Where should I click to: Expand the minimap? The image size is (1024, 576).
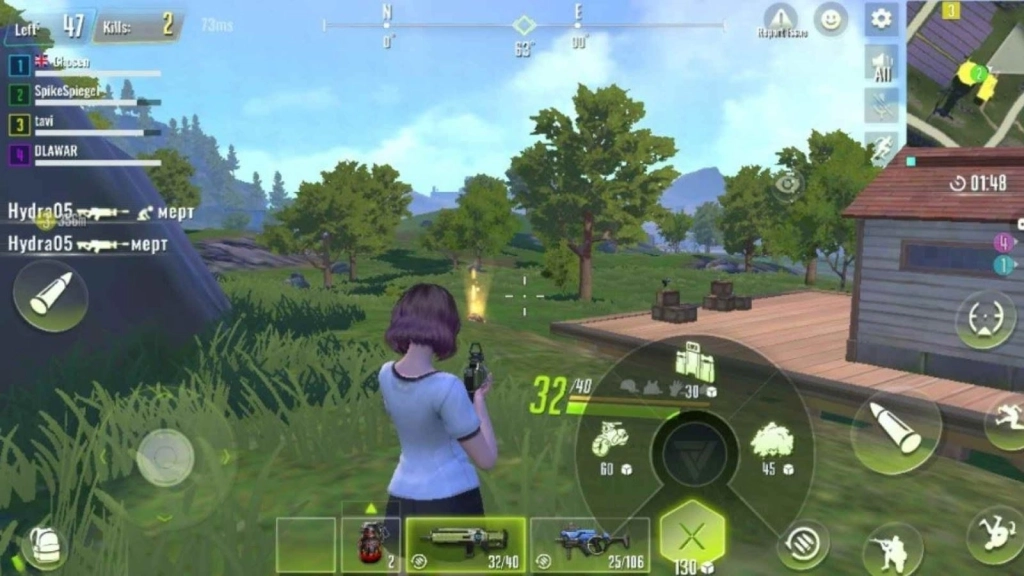tap(965, 72)
